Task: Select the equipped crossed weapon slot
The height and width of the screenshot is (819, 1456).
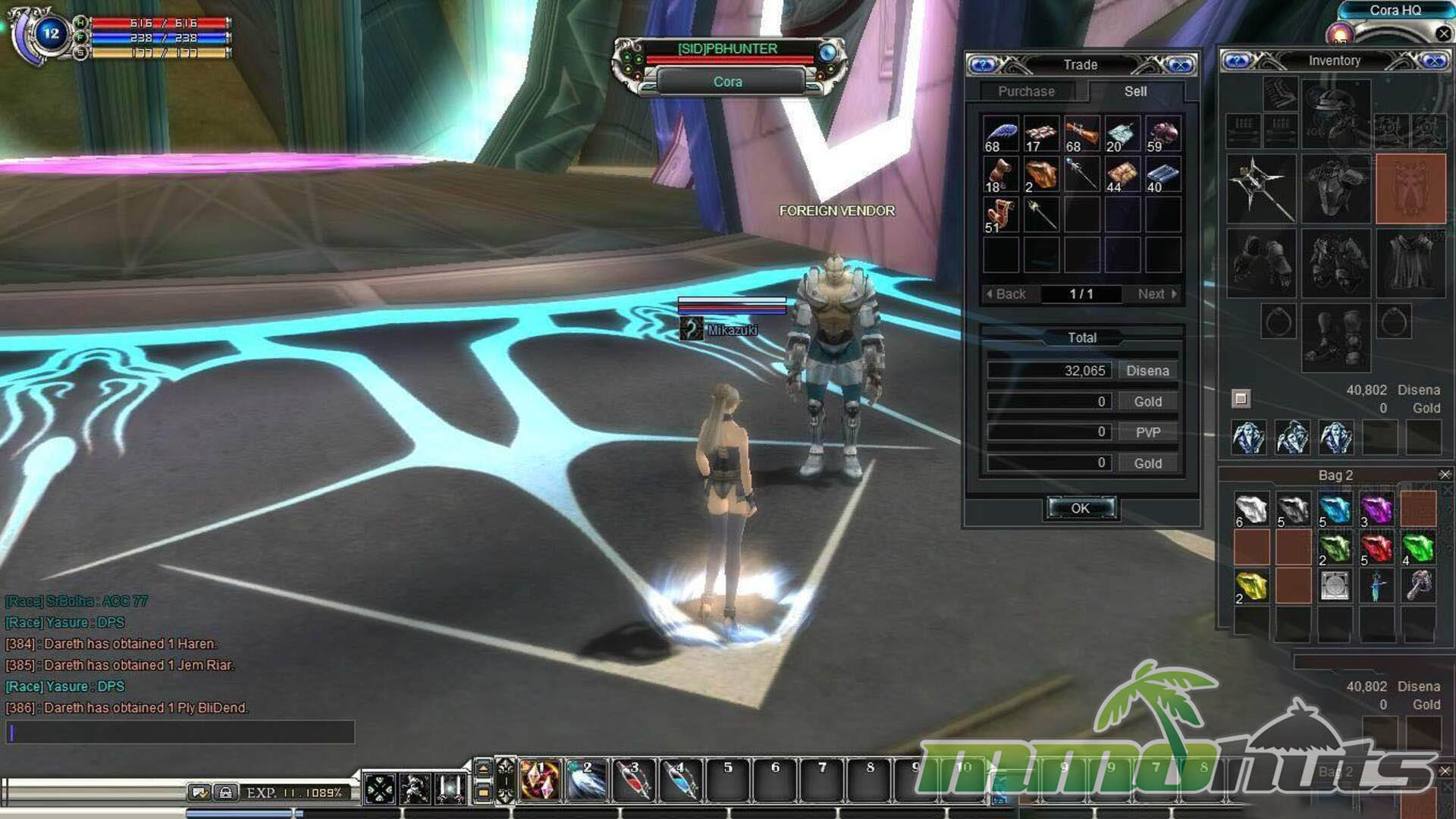Action: coord(1260,188)
